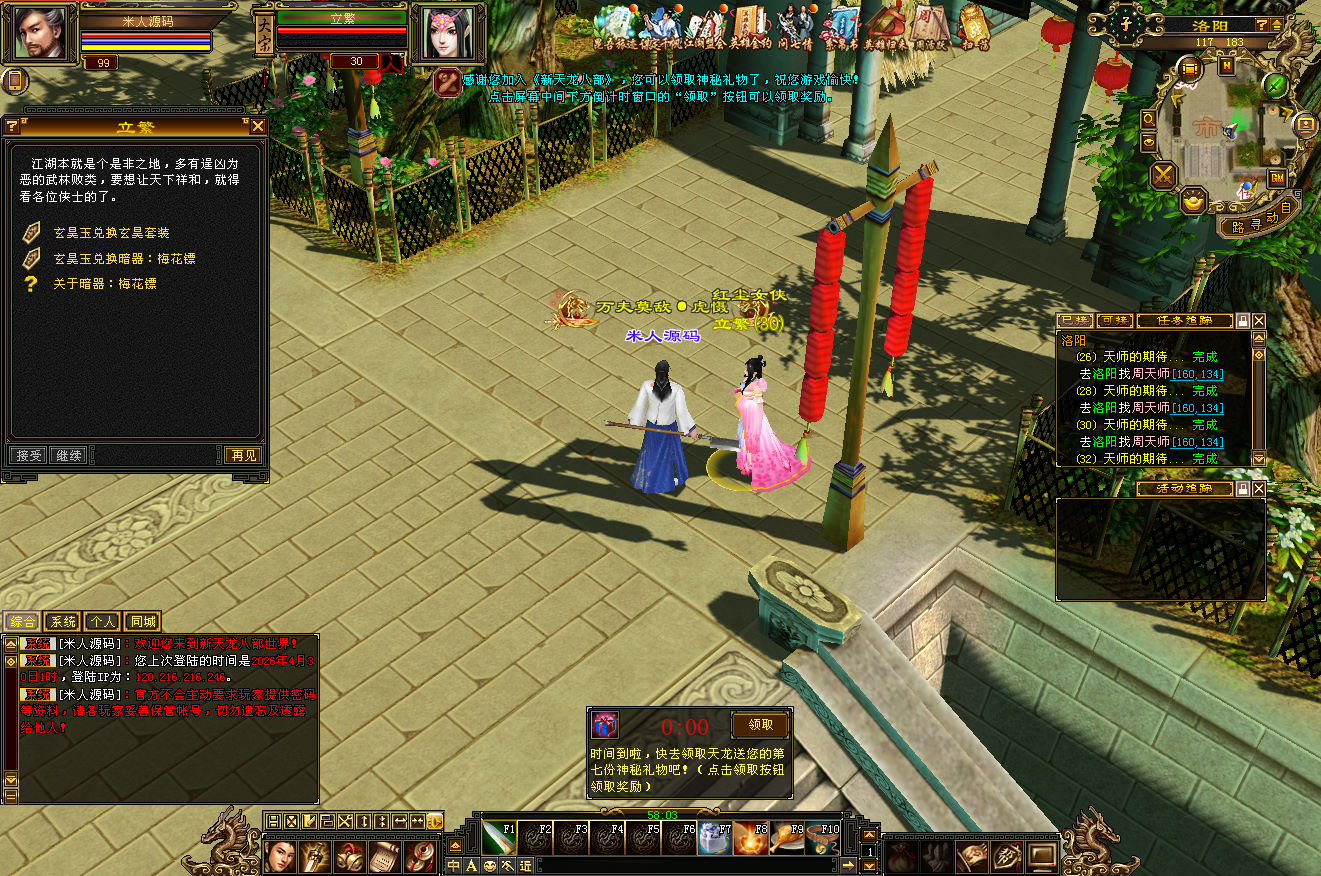Show the 同城 chat channel tab
The width and height of the screenshot is (1321, 876).
[143, 622]
